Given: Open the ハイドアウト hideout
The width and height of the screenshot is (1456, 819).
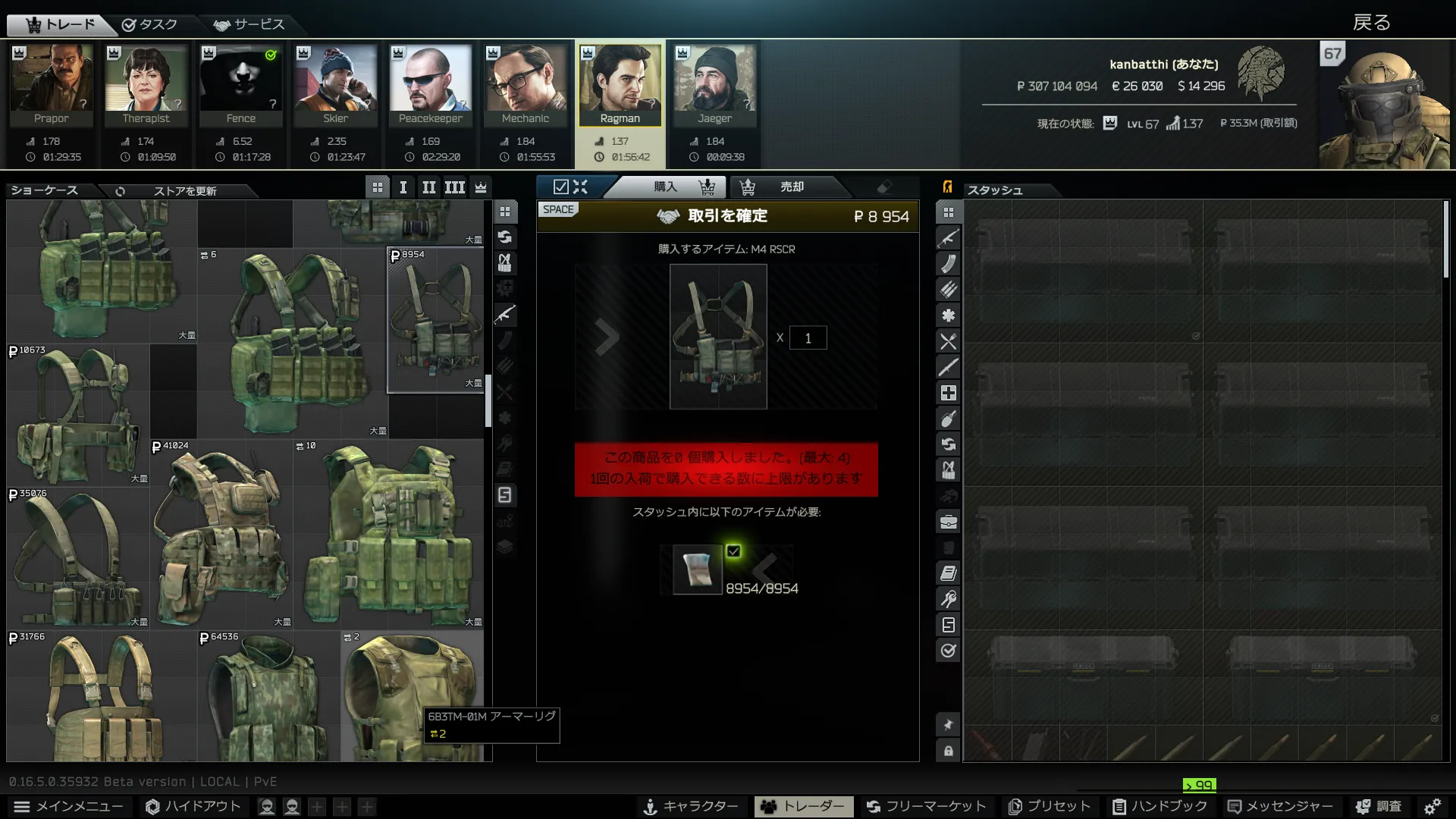Looking at the screenshot, I should [x=193, y=806].
